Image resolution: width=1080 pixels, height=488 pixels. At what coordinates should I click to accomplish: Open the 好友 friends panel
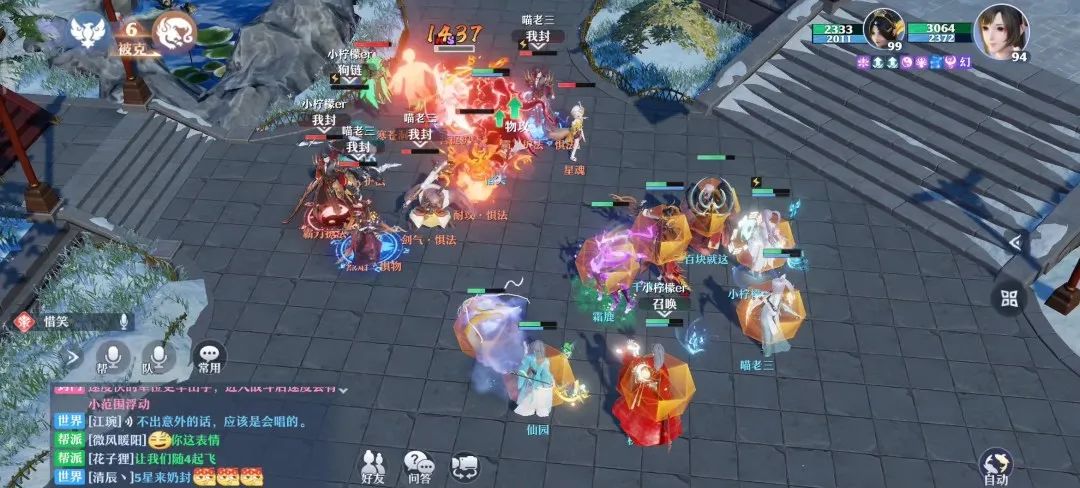pyautogui.click(x=374, y=467)
